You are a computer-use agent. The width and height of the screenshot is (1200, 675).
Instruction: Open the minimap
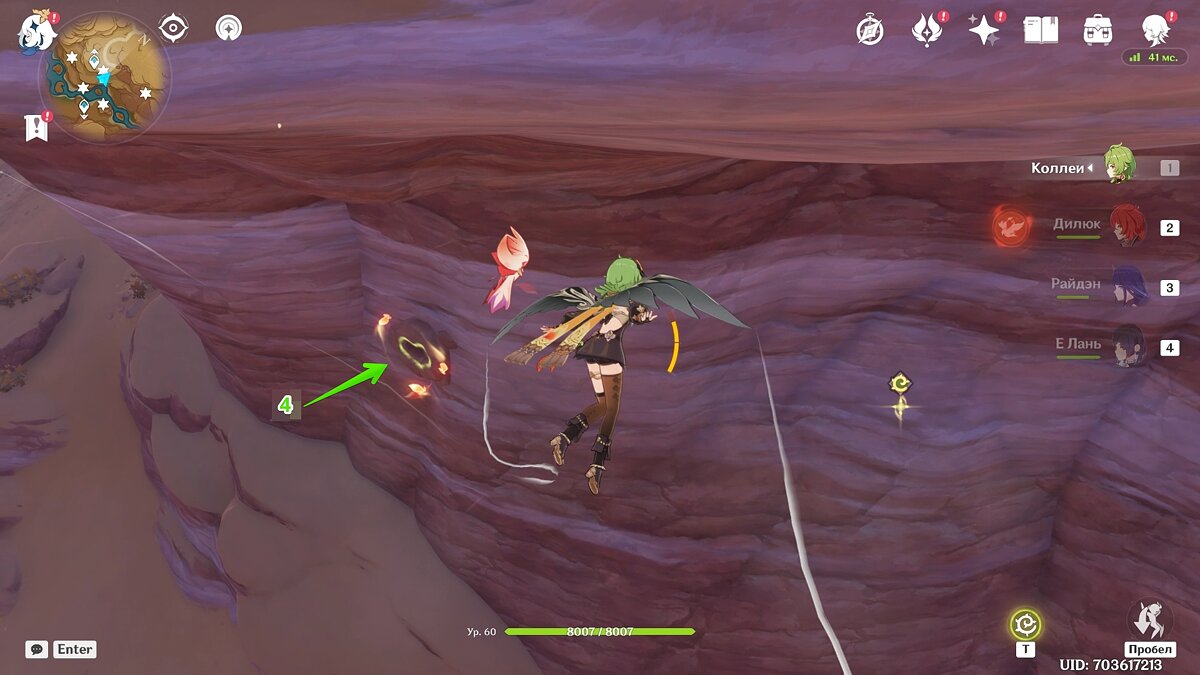pos(105,77)
